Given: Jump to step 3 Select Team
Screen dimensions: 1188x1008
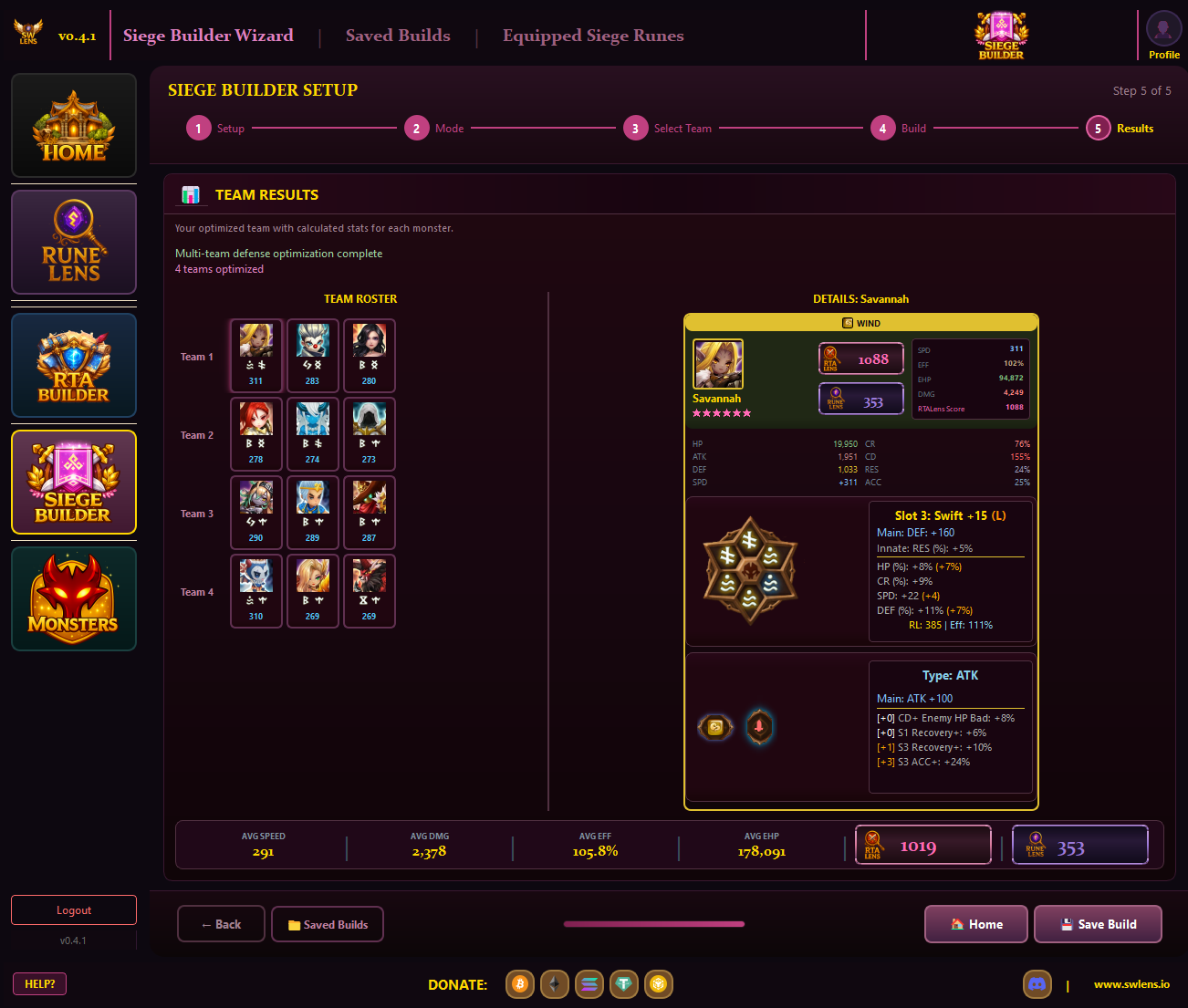Looking at the screenshot, I should (636, 128).
